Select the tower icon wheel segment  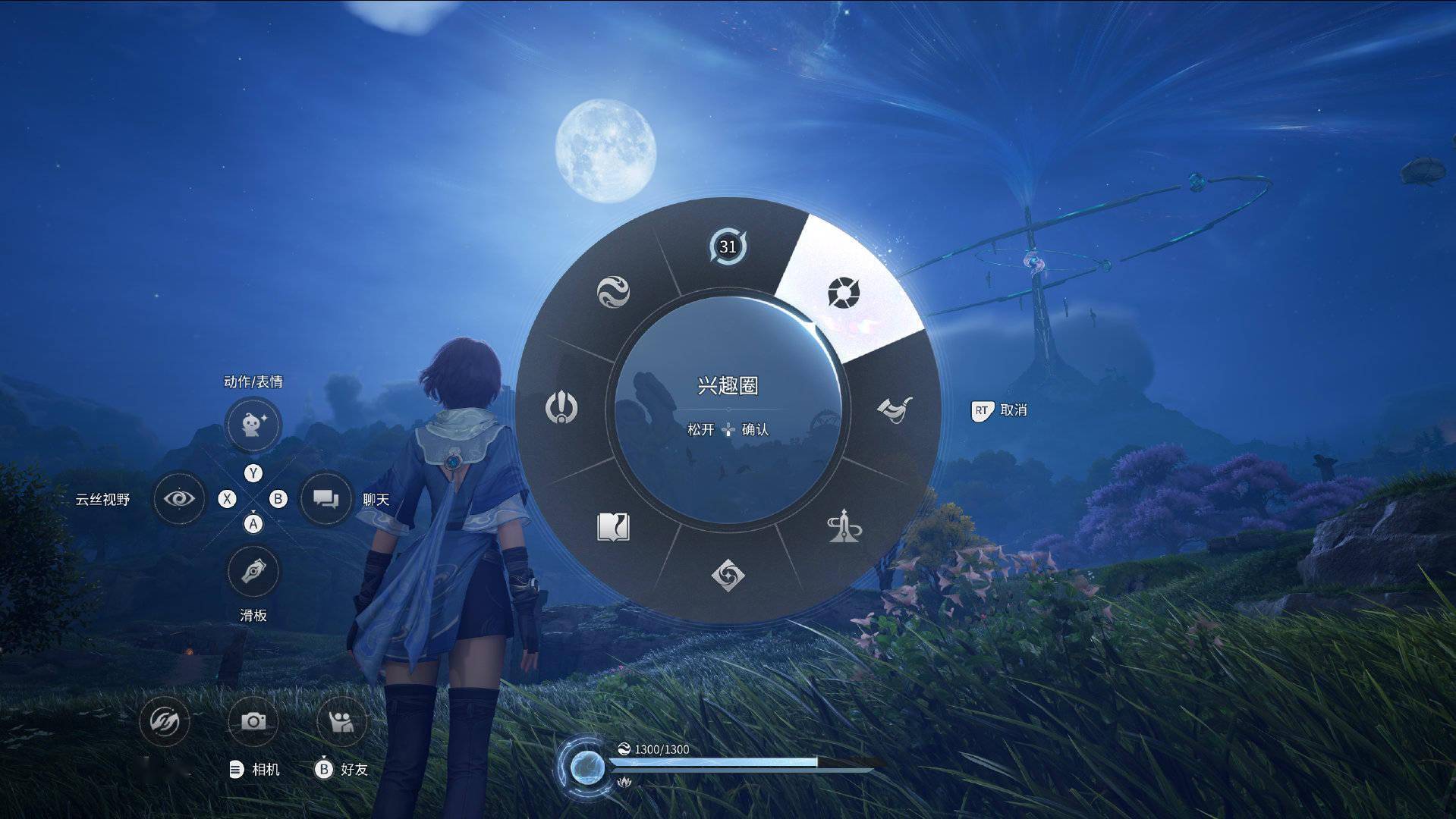pos(844,526)
